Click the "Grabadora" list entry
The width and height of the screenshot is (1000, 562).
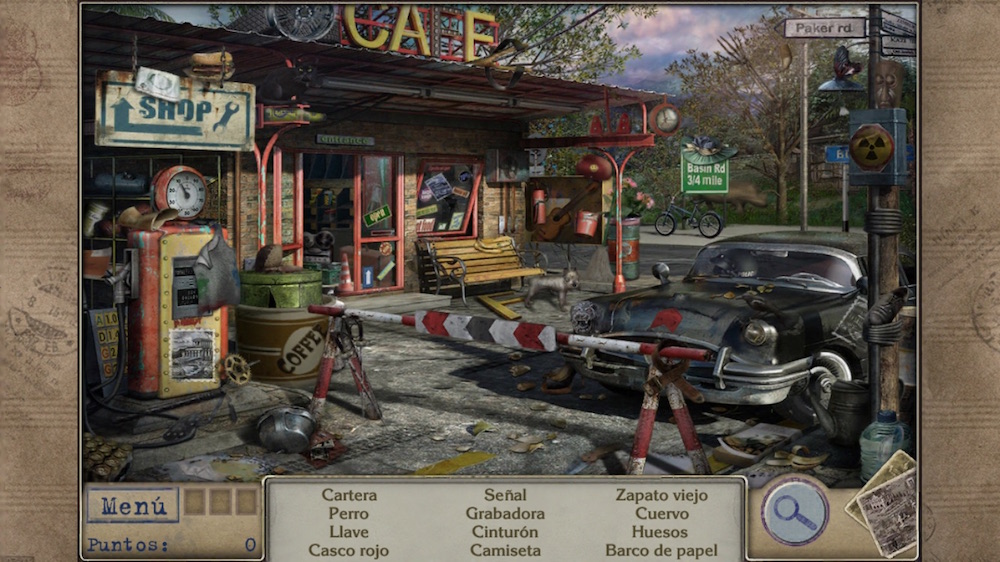pos(505,514)
